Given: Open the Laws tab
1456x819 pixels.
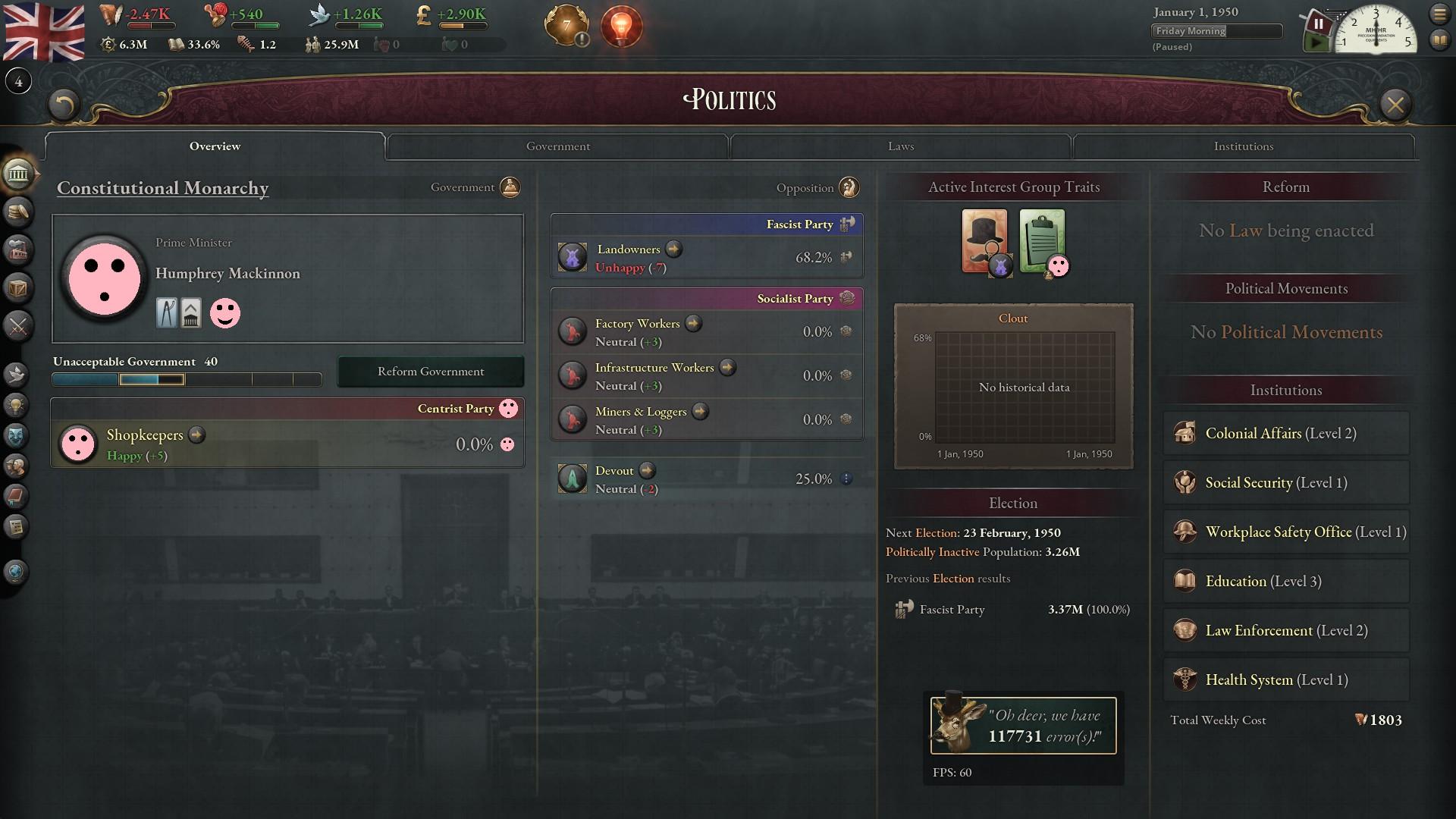Looking at the screenshot, I should pyautogui.click(x=900, y=146).
